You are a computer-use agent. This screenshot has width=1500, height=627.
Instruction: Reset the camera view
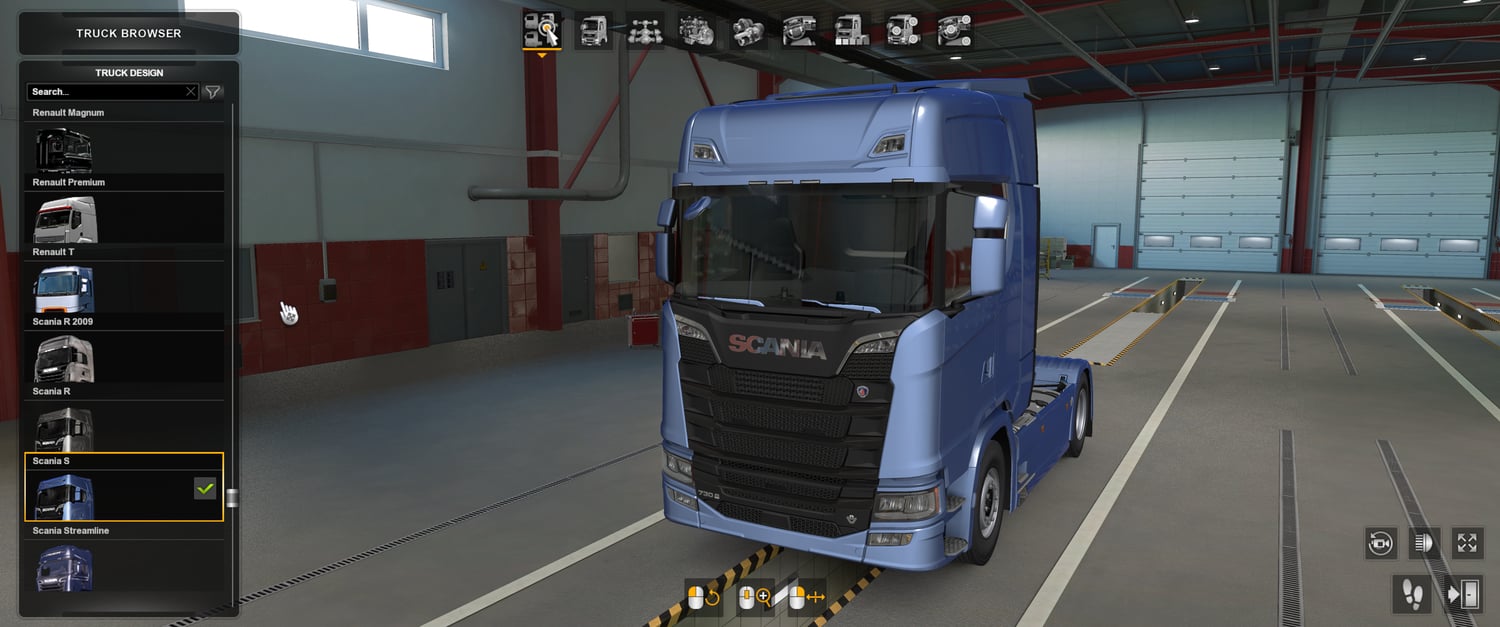pyautogui.click(x=1381, y=543)
